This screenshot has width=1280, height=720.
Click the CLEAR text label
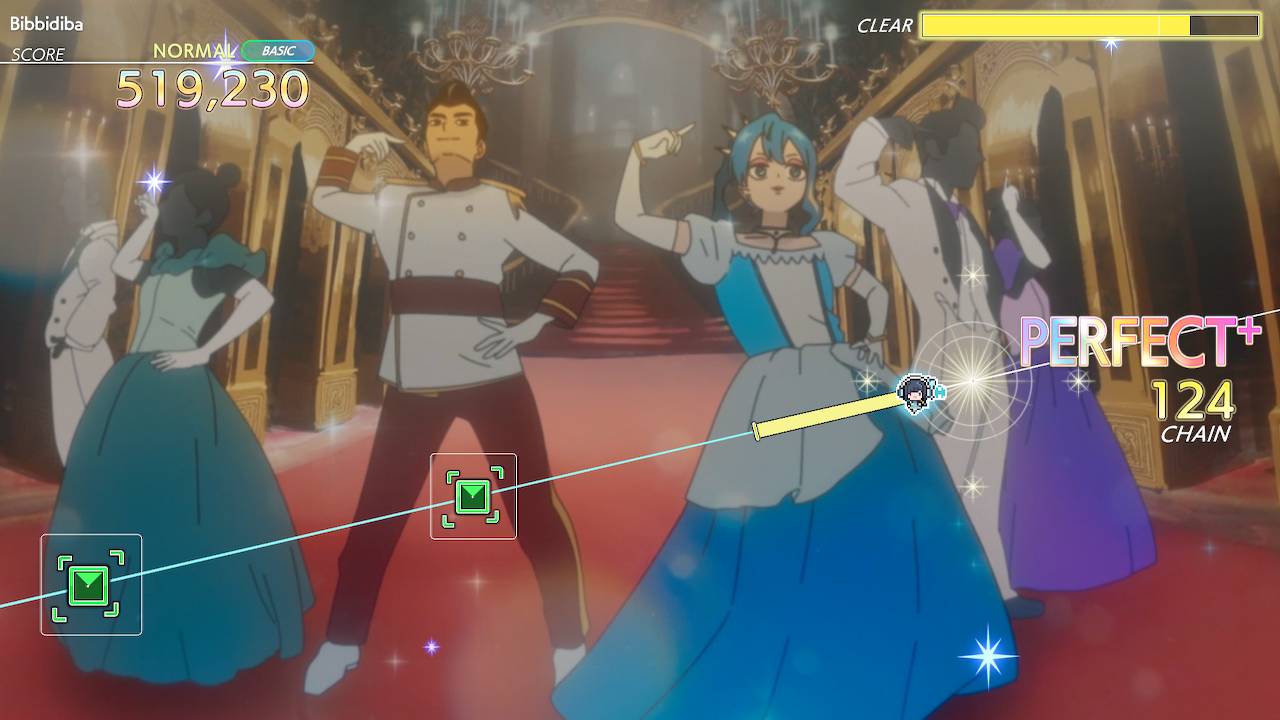click(x=884, y=27)
